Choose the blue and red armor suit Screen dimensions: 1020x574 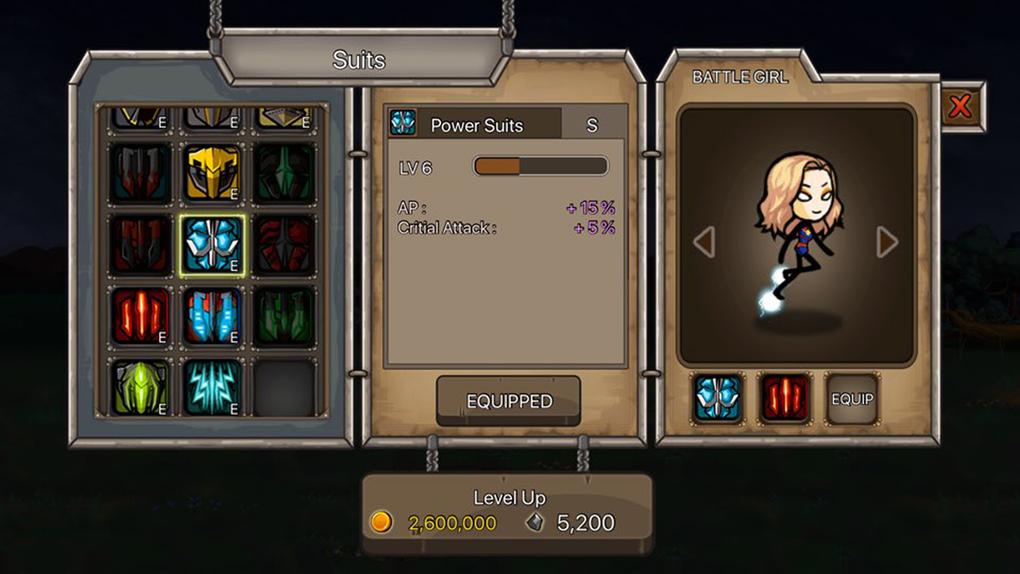(212, 317)
